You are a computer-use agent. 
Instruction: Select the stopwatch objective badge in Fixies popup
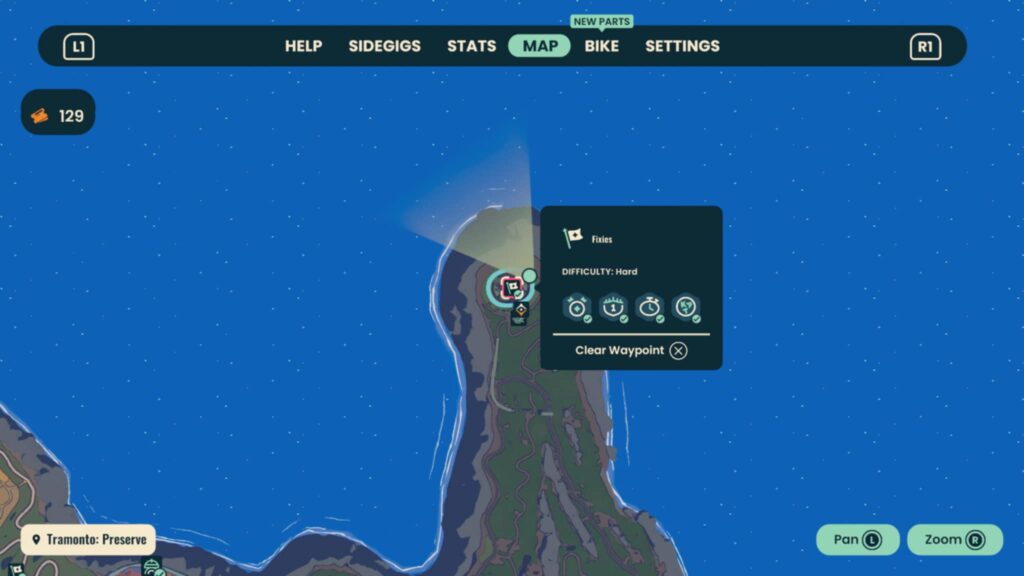pos(649,308)
